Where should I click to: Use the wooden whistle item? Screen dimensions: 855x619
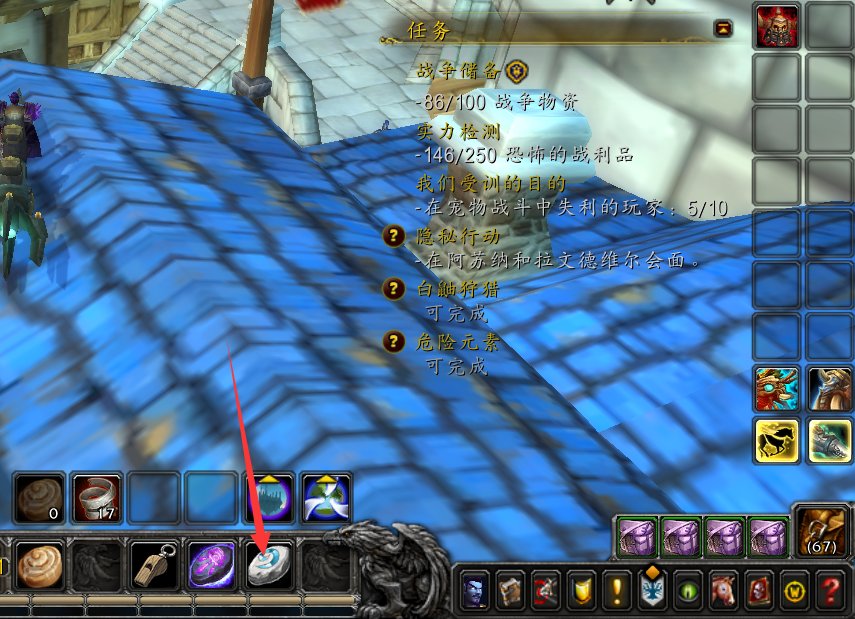tap(156, 566)
